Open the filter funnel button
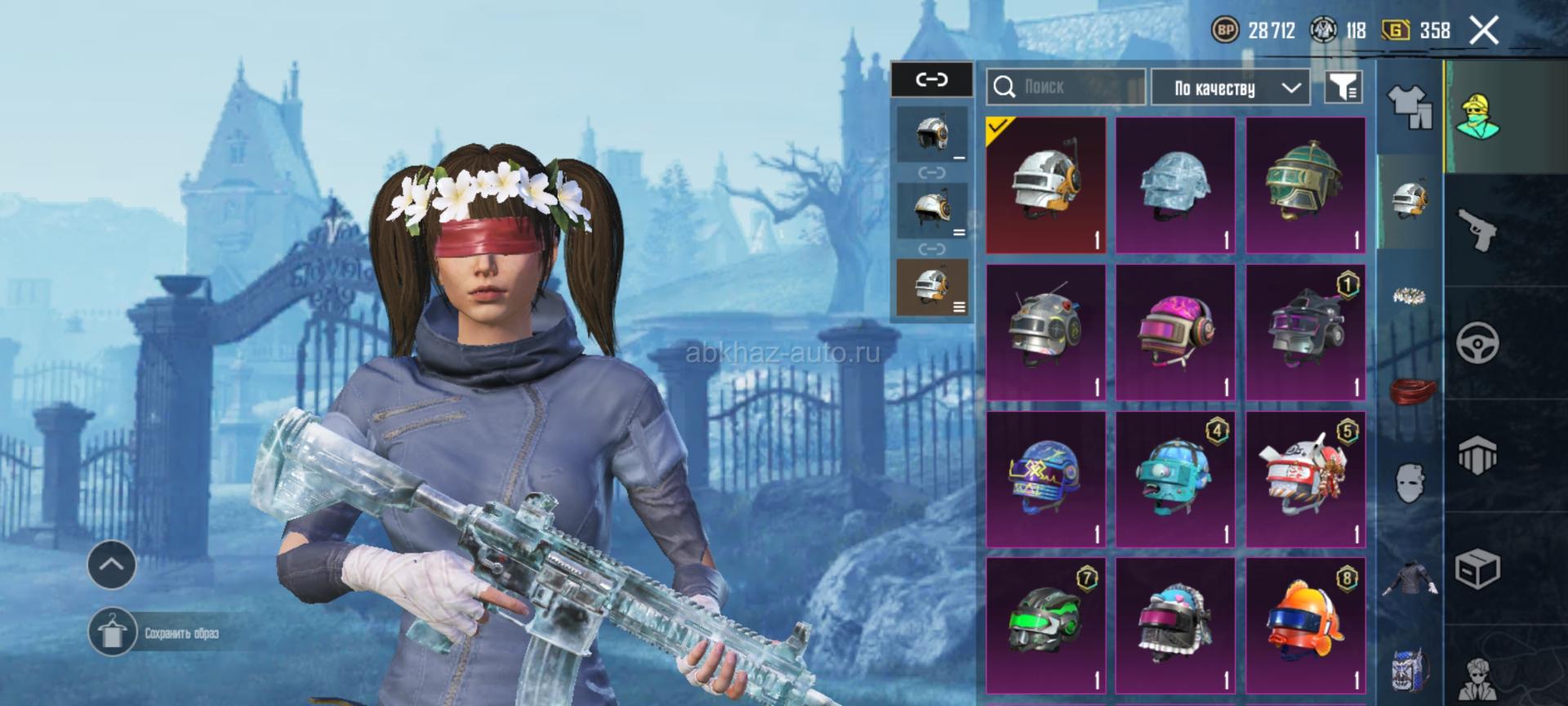 tap(1343, 87)
